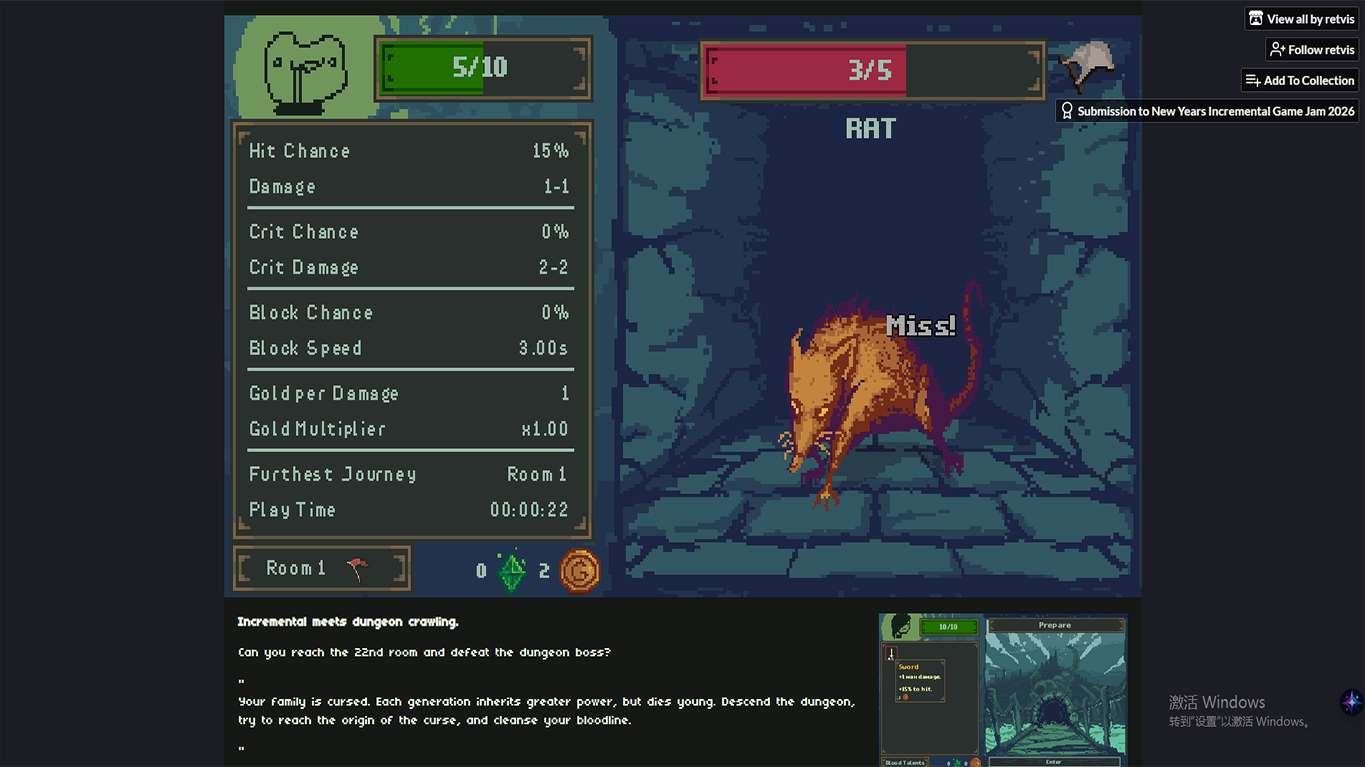Select the player character portrait
This screenshot has width=1365, height=767.
305,70
